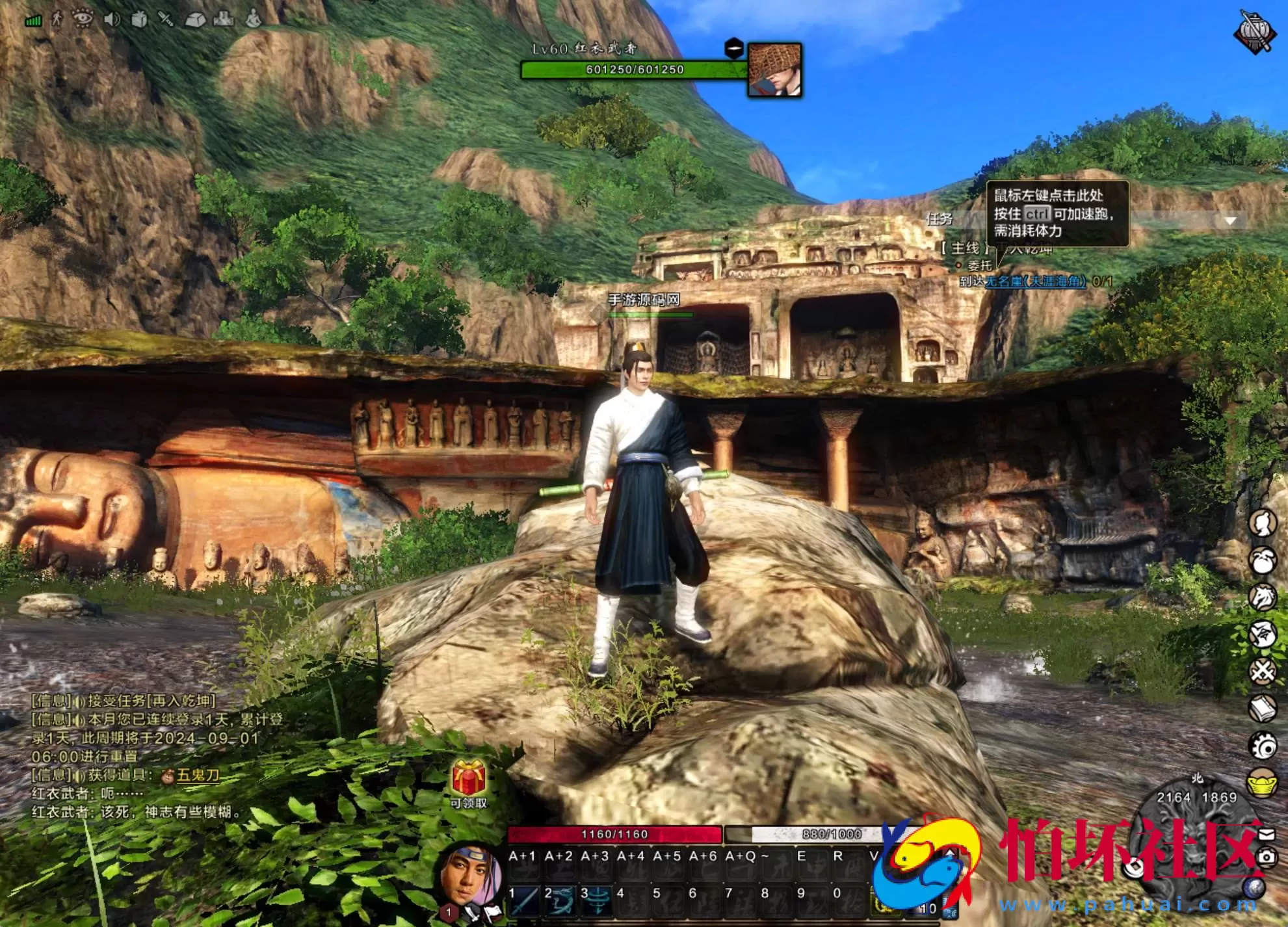Toggle the walking figure movement icon
Viewport: 1288px width, 927px height.
(x=57, y=19)
